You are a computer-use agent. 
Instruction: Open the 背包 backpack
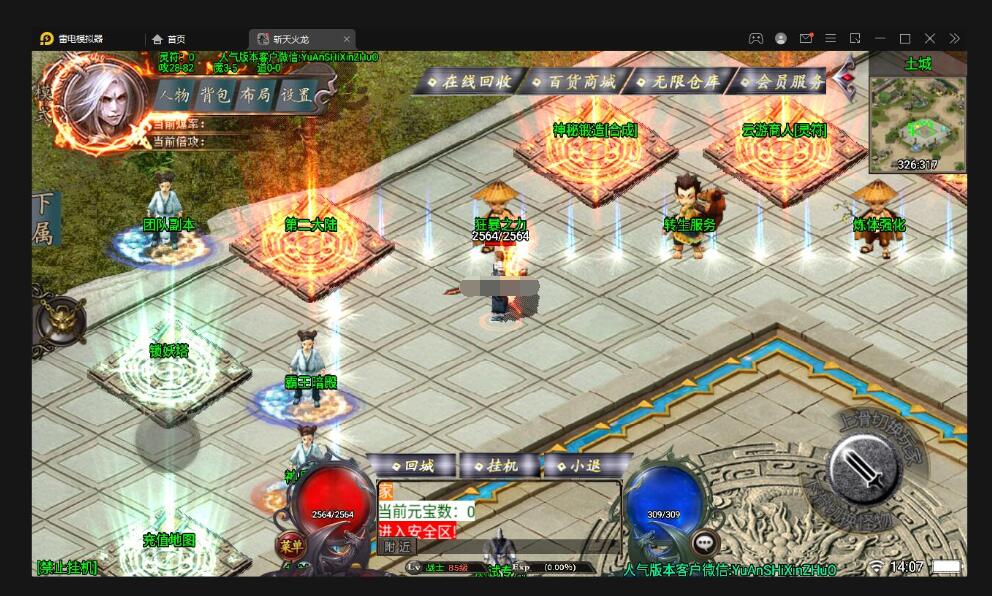[x=215, y=96]
